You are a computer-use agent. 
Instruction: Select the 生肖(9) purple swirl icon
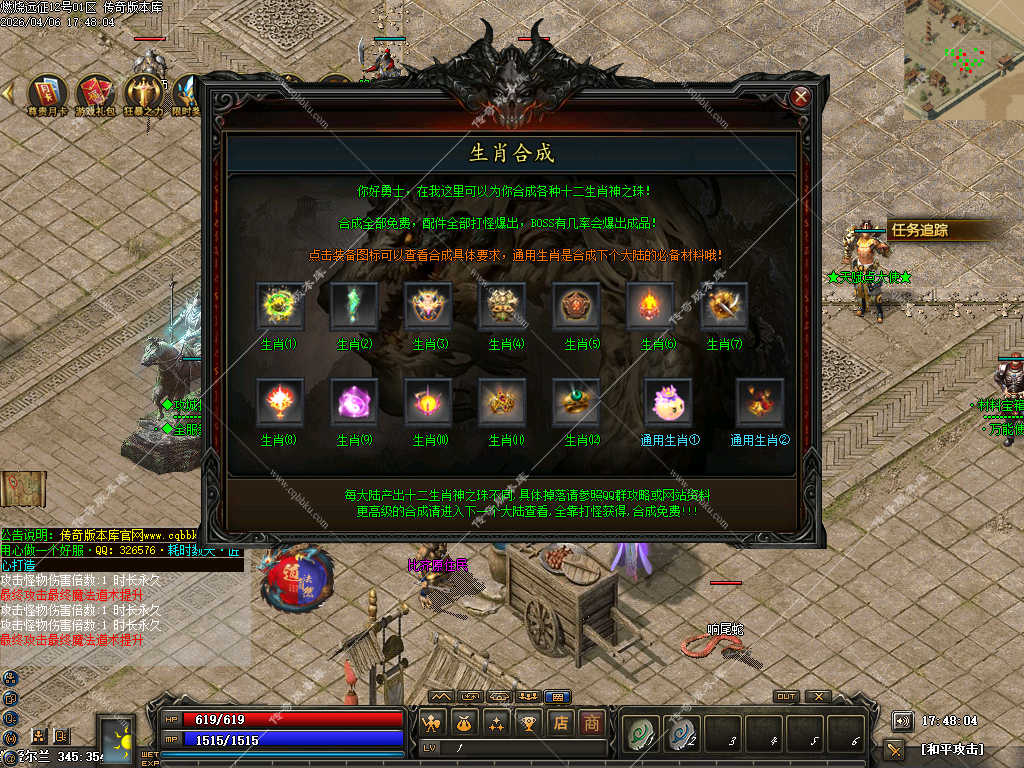pos(355,402)
